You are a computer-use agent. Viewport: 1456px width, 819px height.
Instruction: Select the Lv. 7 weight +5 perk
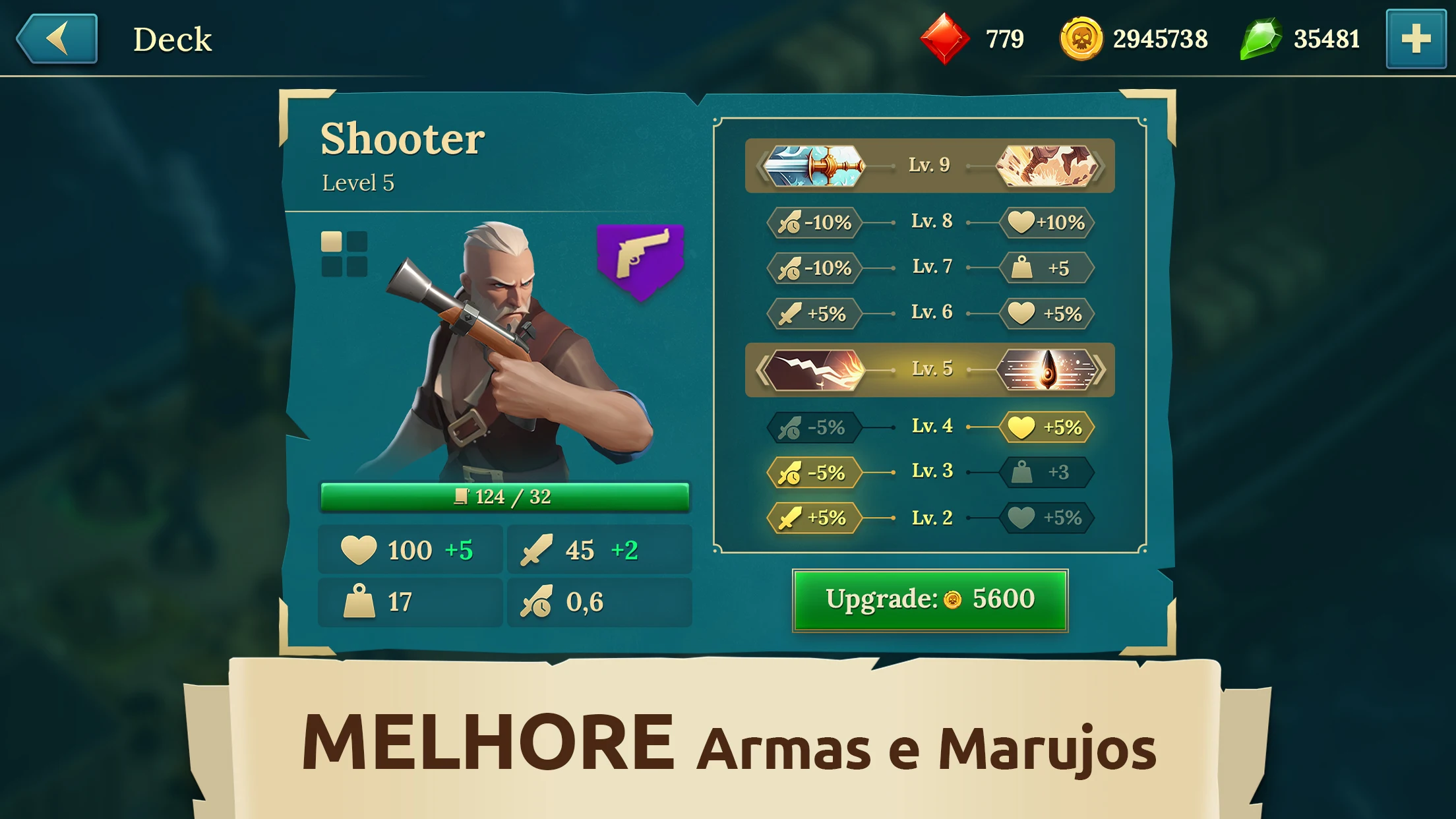point(1047,268)
